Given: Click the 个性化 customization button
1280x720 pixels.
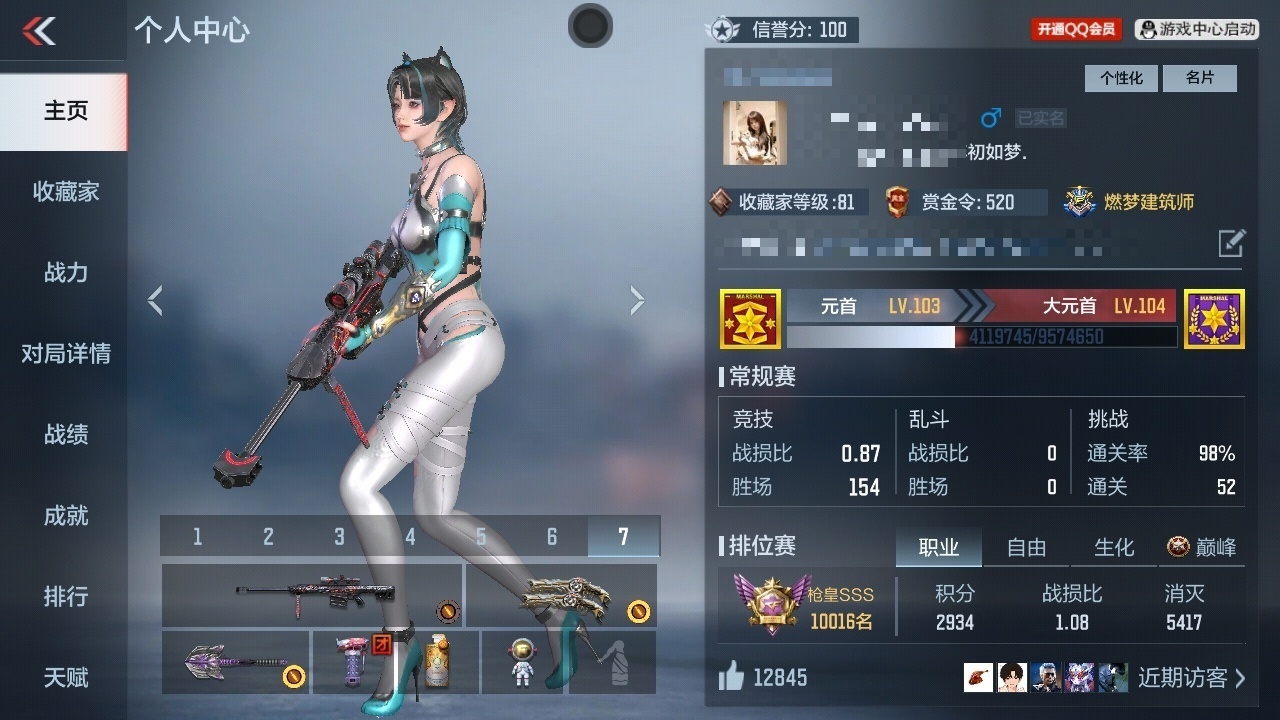Looking at the screenshot, I should (x=1121, y=78).
